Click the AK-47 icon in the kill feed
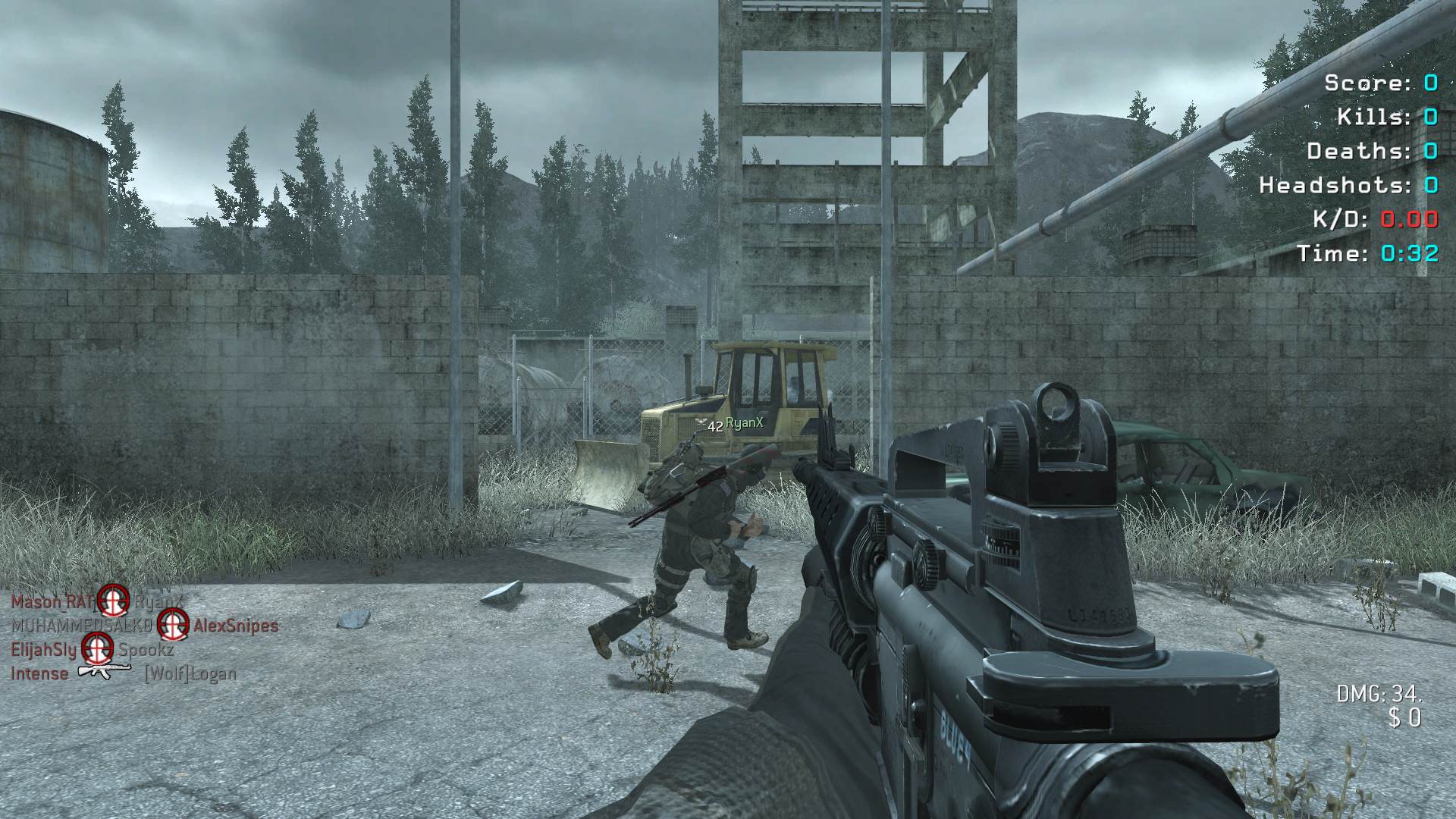This screenshot has width=1456, height=819. point(105,672)
